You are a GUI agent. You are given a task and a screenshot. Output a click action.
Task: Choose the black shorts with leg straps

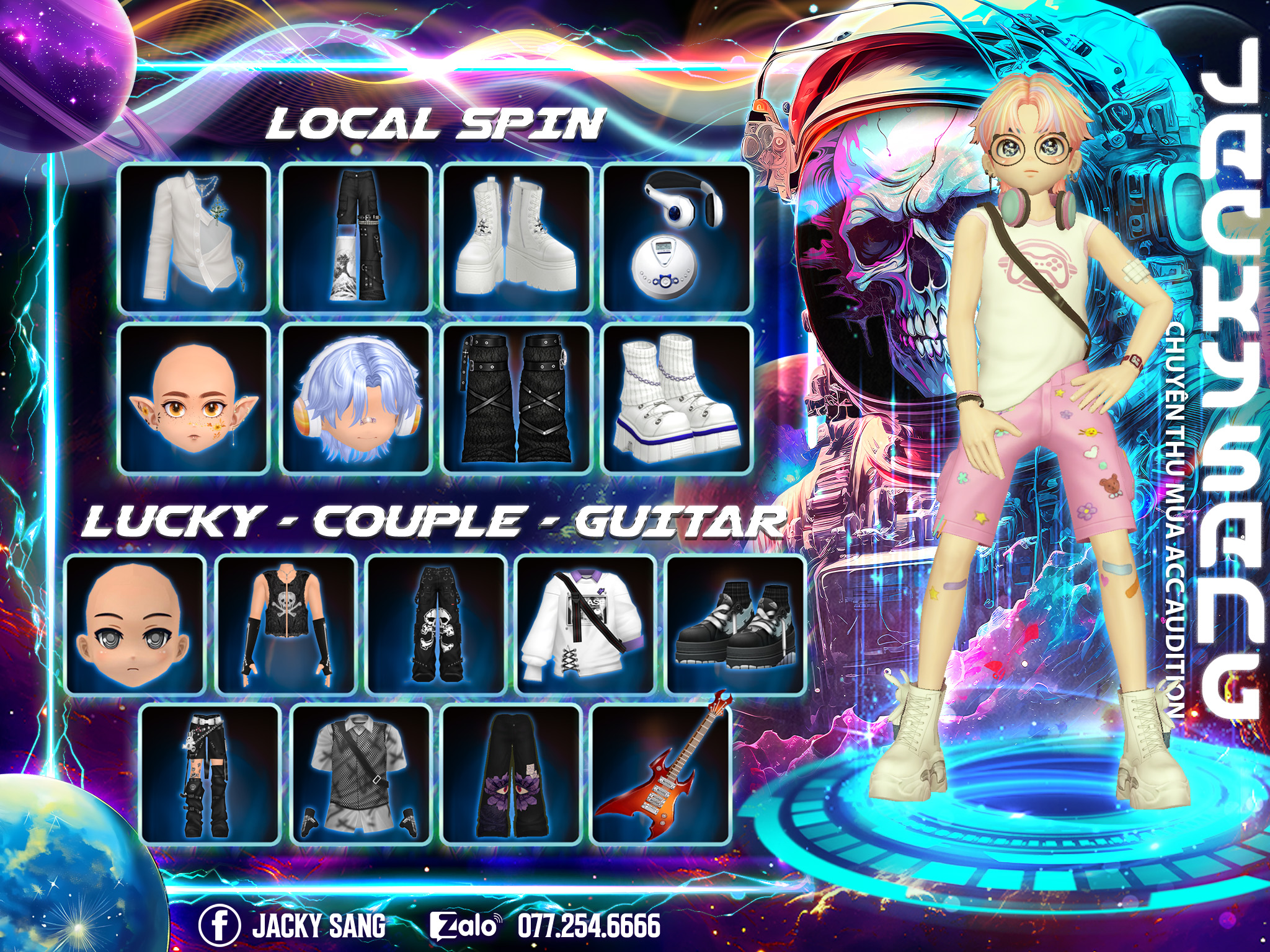(x=210, y=773)
